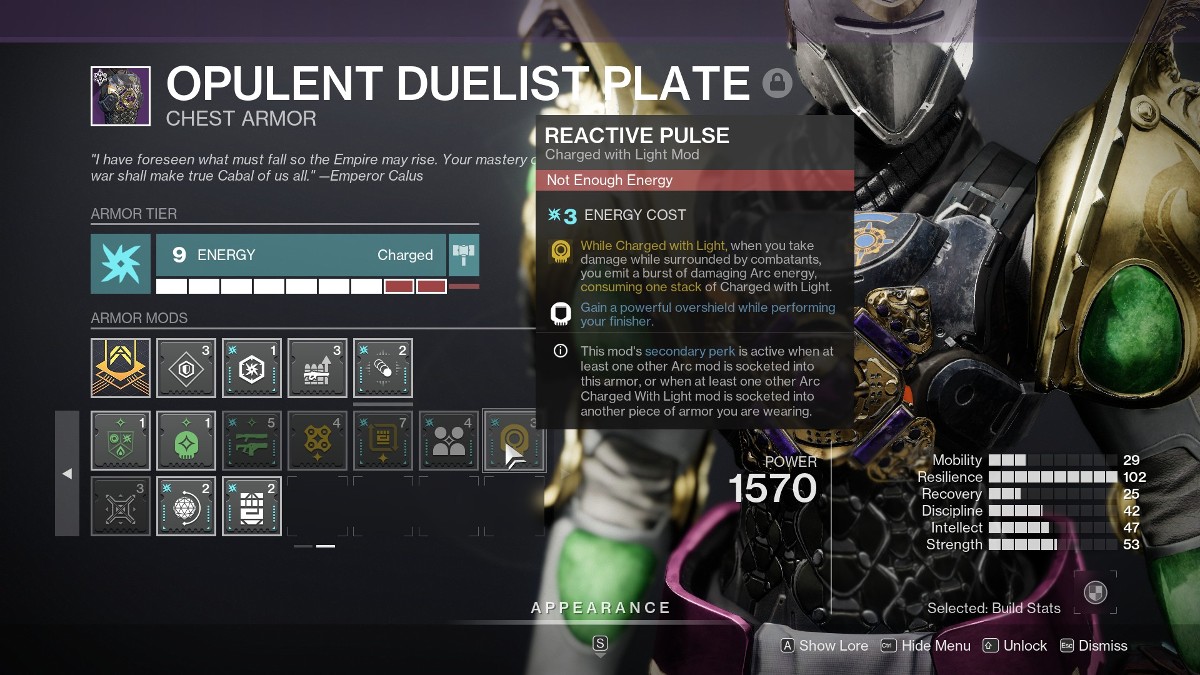
Task: Select the rotating sphere mod
Action: (186, 505)
